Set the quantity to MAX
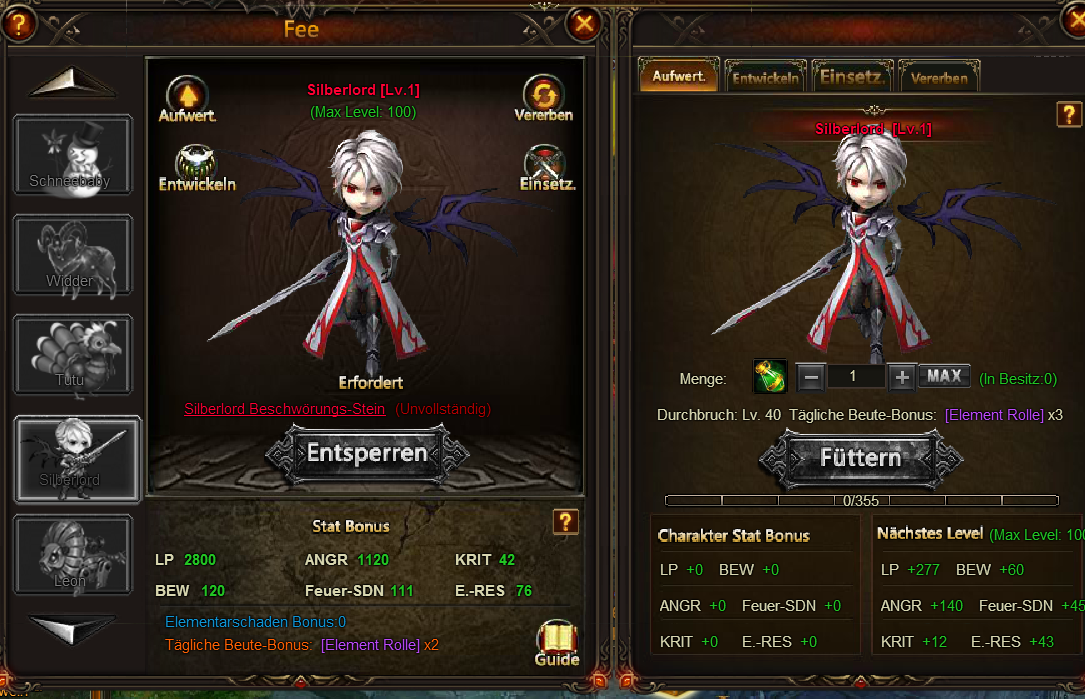Viewport: 1085px width, 699px height. coord(944,377)
